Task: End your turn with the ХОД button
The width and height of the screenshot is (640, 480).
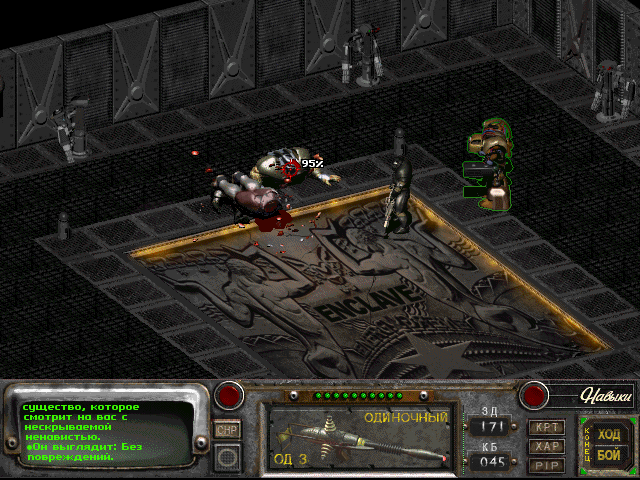Action: [608, 434]
